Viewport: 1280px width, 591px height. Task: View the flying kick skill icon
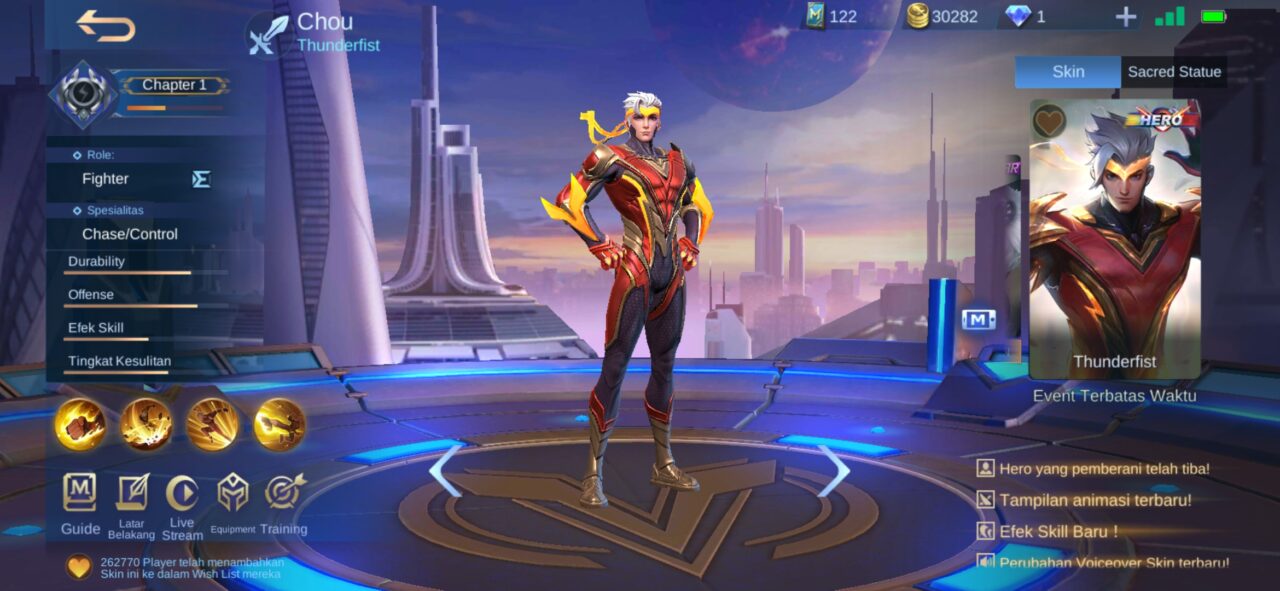(x=280, y=424)
